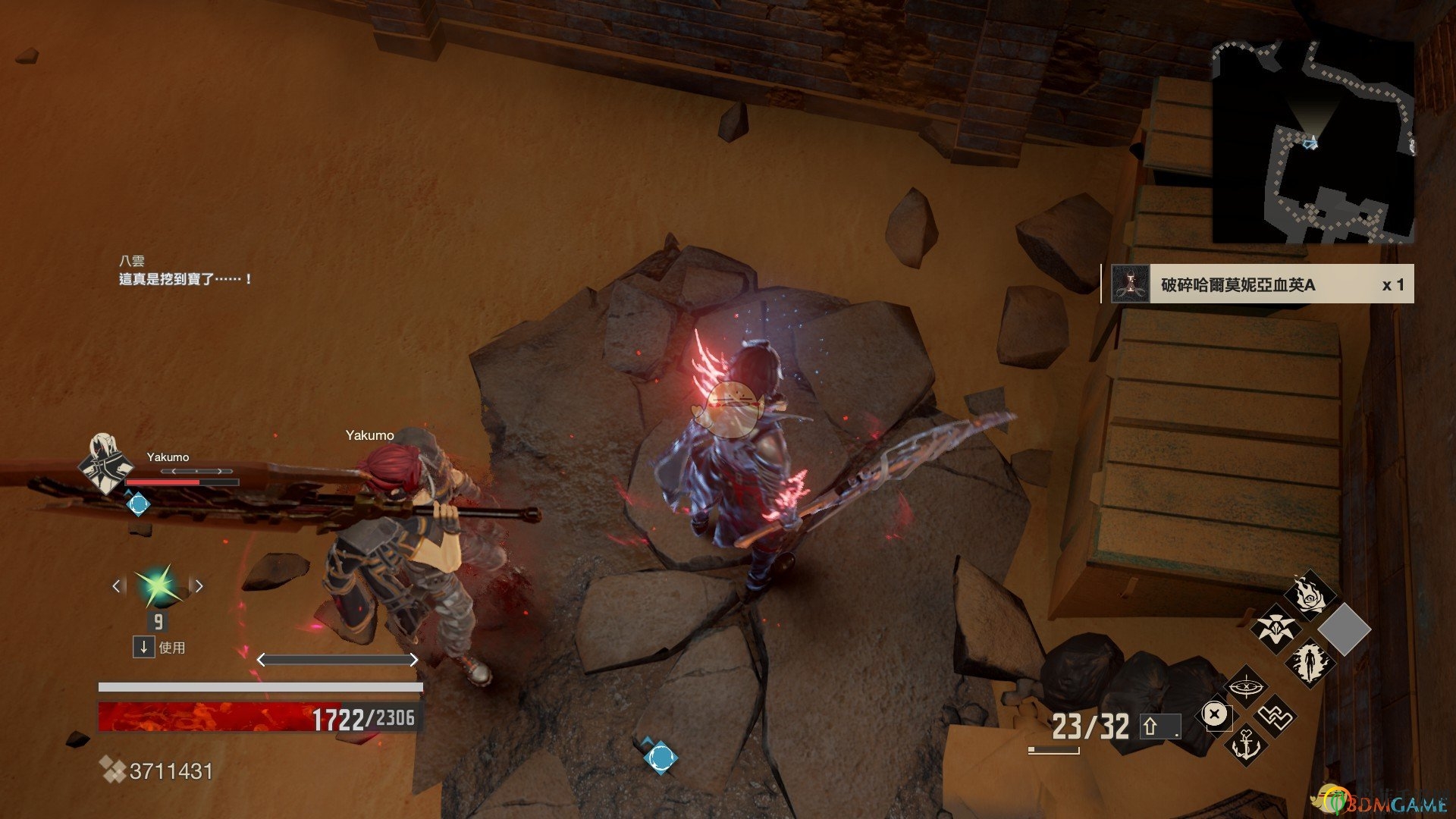Viewport: 1456px width, 819px height.
Task: Activate the lily flower gift
Action: point(1275,628)
